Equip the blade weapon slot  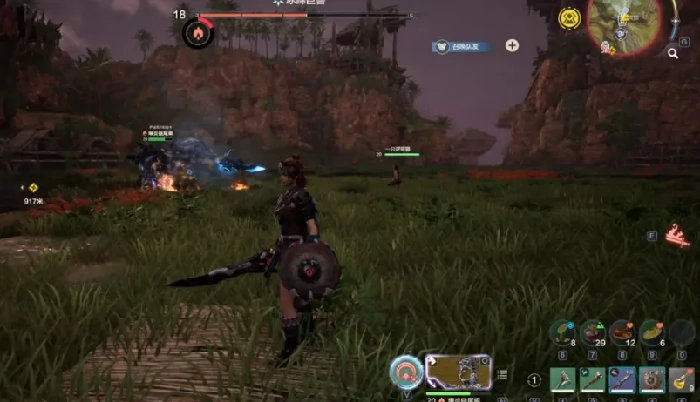pyautogui.click(x=622, y=380)
